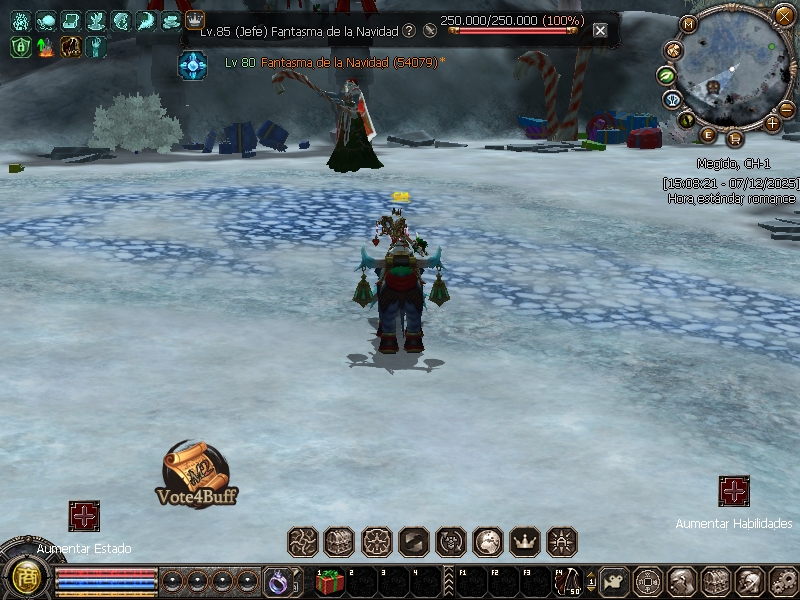Click the crown icon in the lower button row
The width and height of the screenshot is (800, 600).
point(525,542)
